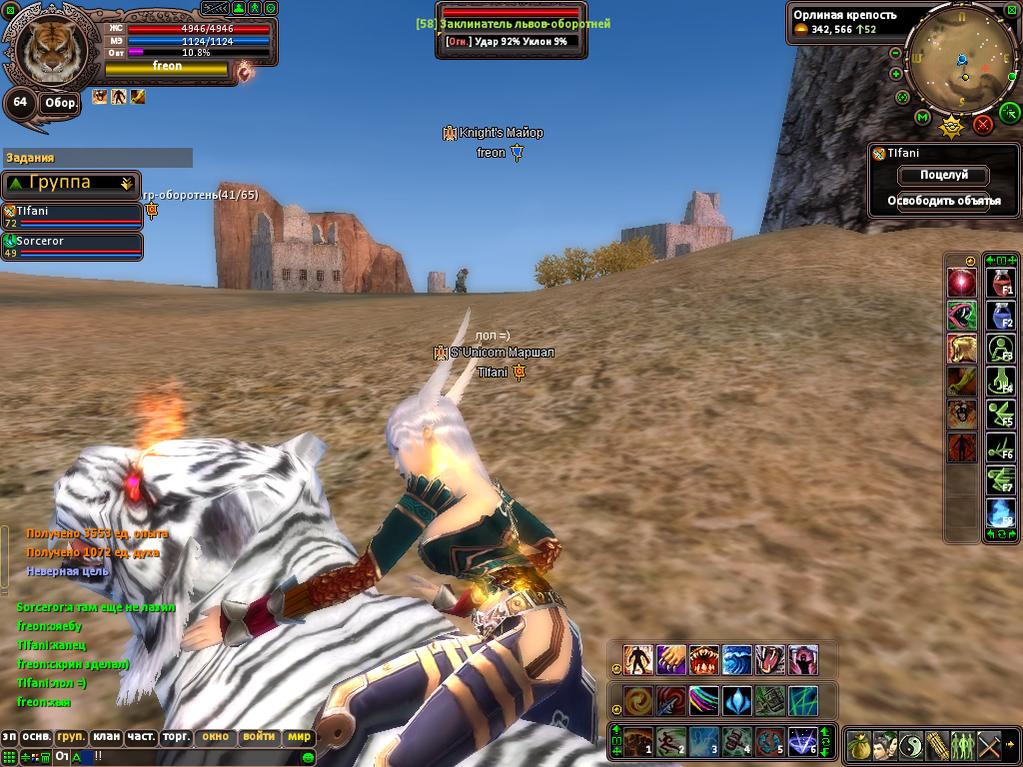Image resolution: width=1023 pixels, height=767 pixels.
Task: Select party member Sorceror's frame
Action: 72,246
